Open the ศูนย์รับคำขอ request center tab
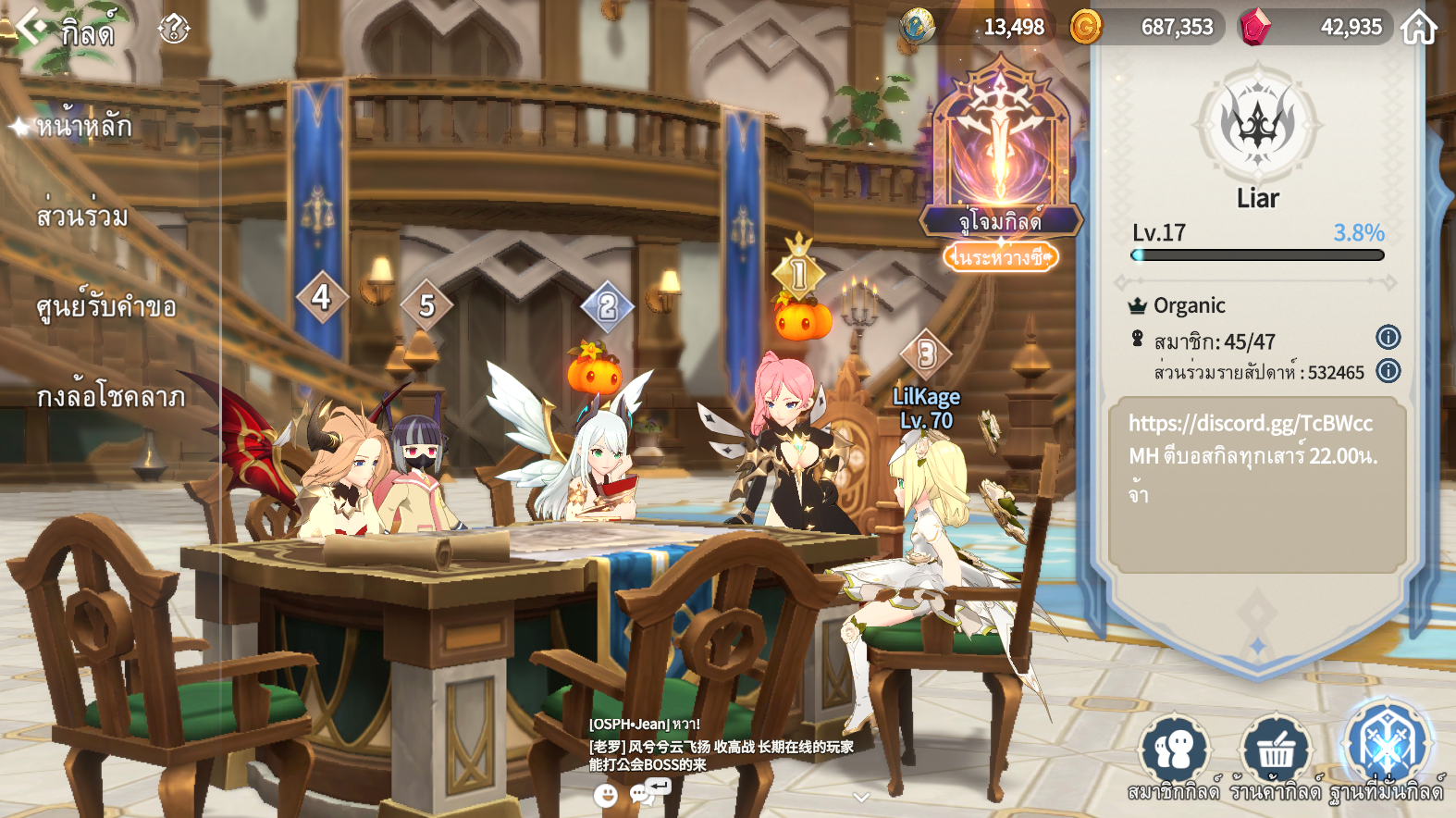Screen dimensions: 1456x818 (105, 306)
